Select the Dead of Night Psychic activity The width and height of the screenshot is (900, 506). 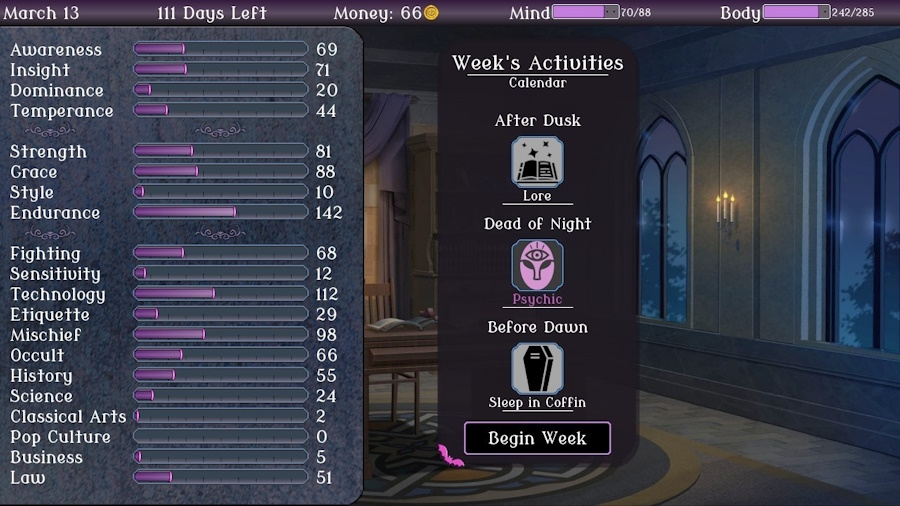537,266
